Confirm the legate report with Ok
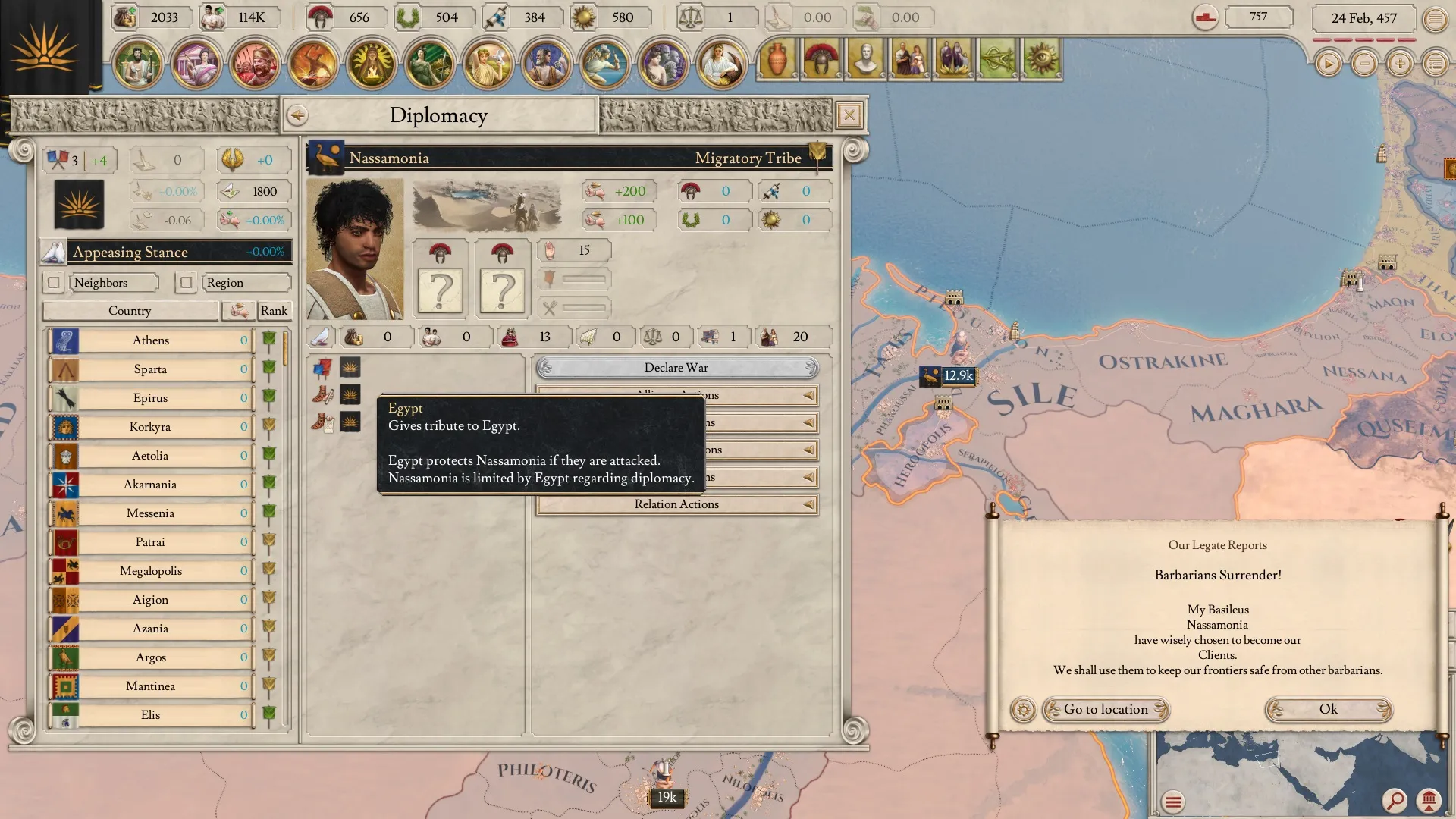This screenshot has width=1456, height=819. coord(1328,710)
